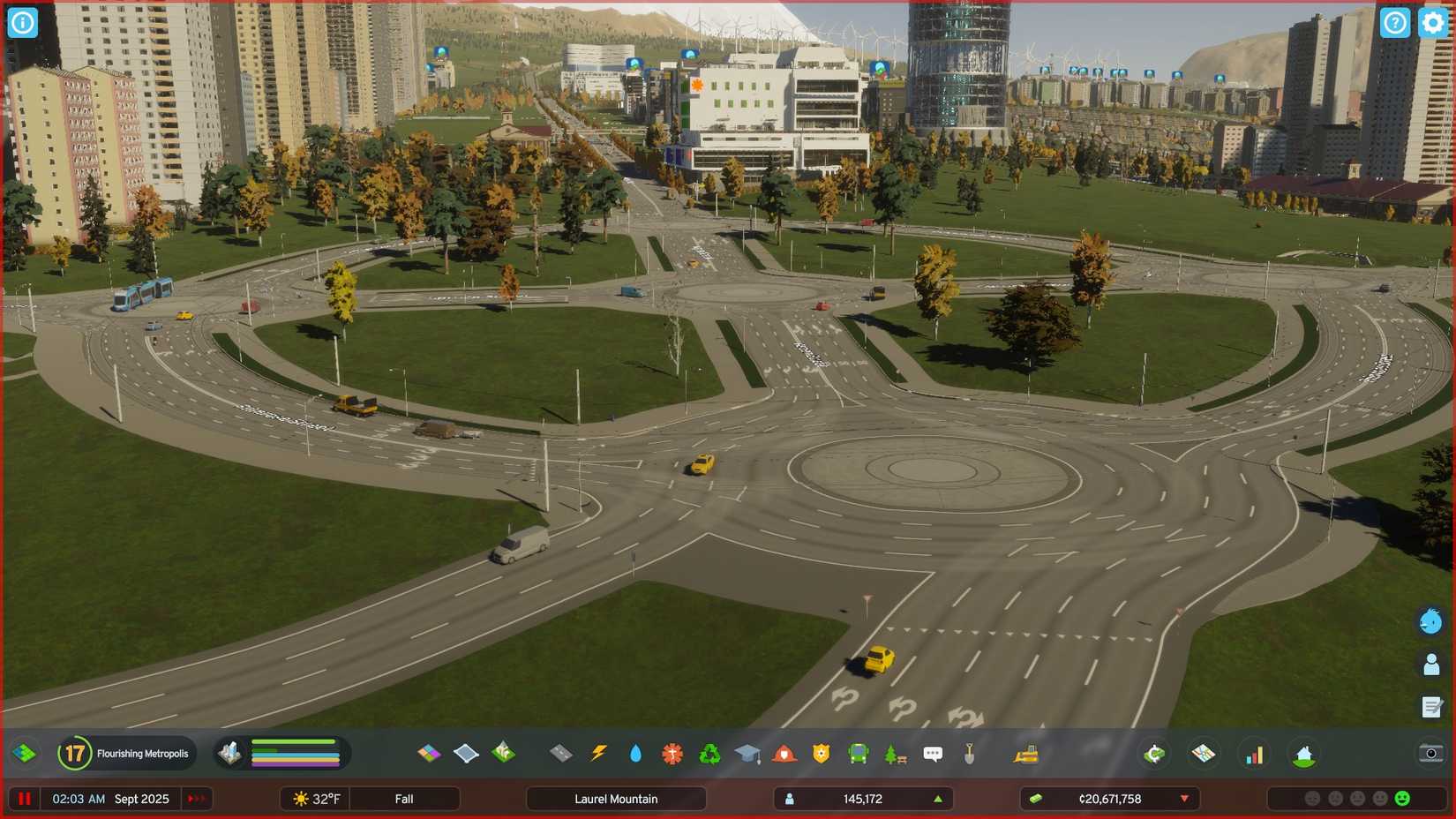
Task: Open the Fire & Rescue menu
Action: [784, 753]
